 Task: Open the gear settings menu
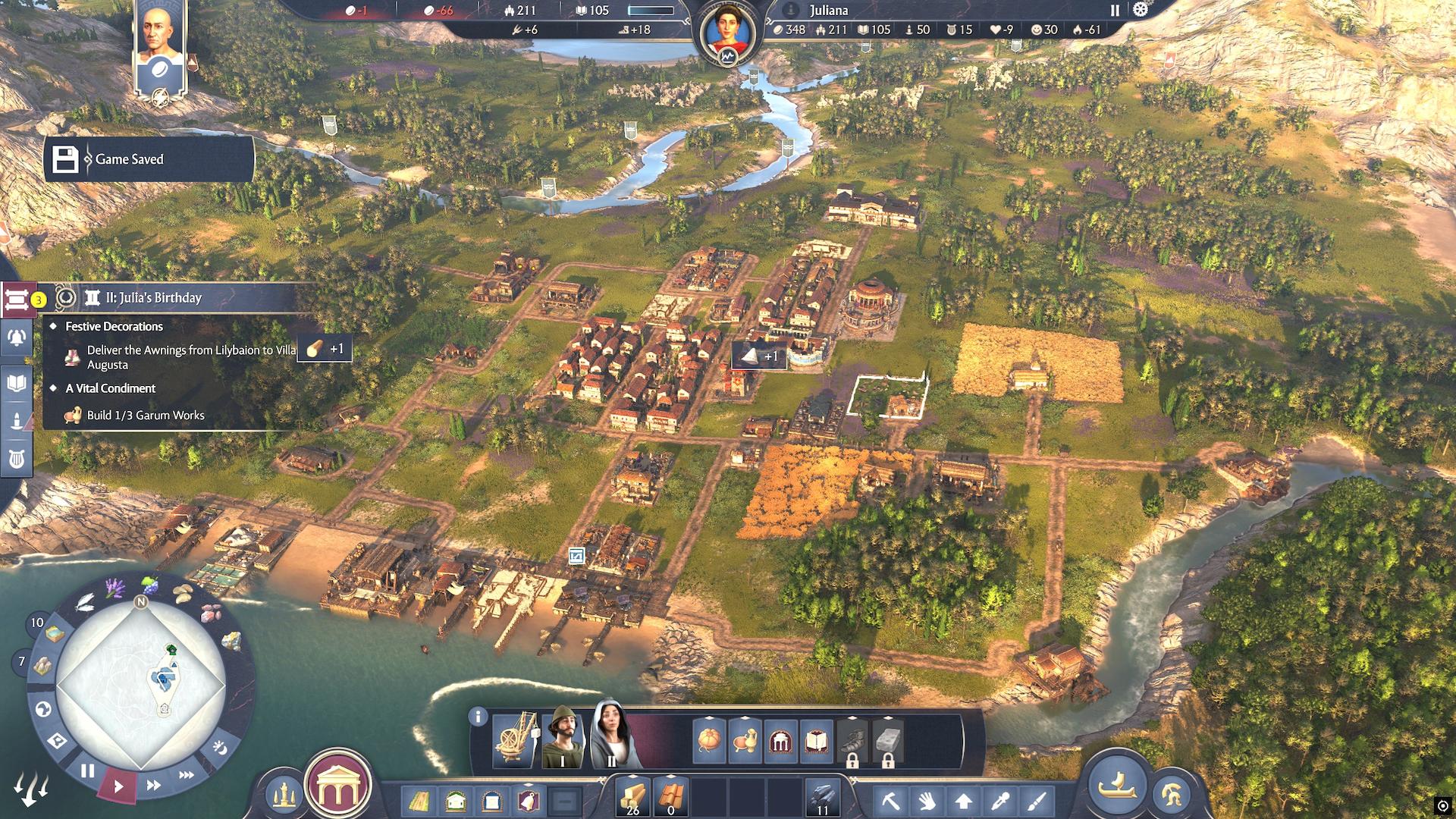(1141, 10)
